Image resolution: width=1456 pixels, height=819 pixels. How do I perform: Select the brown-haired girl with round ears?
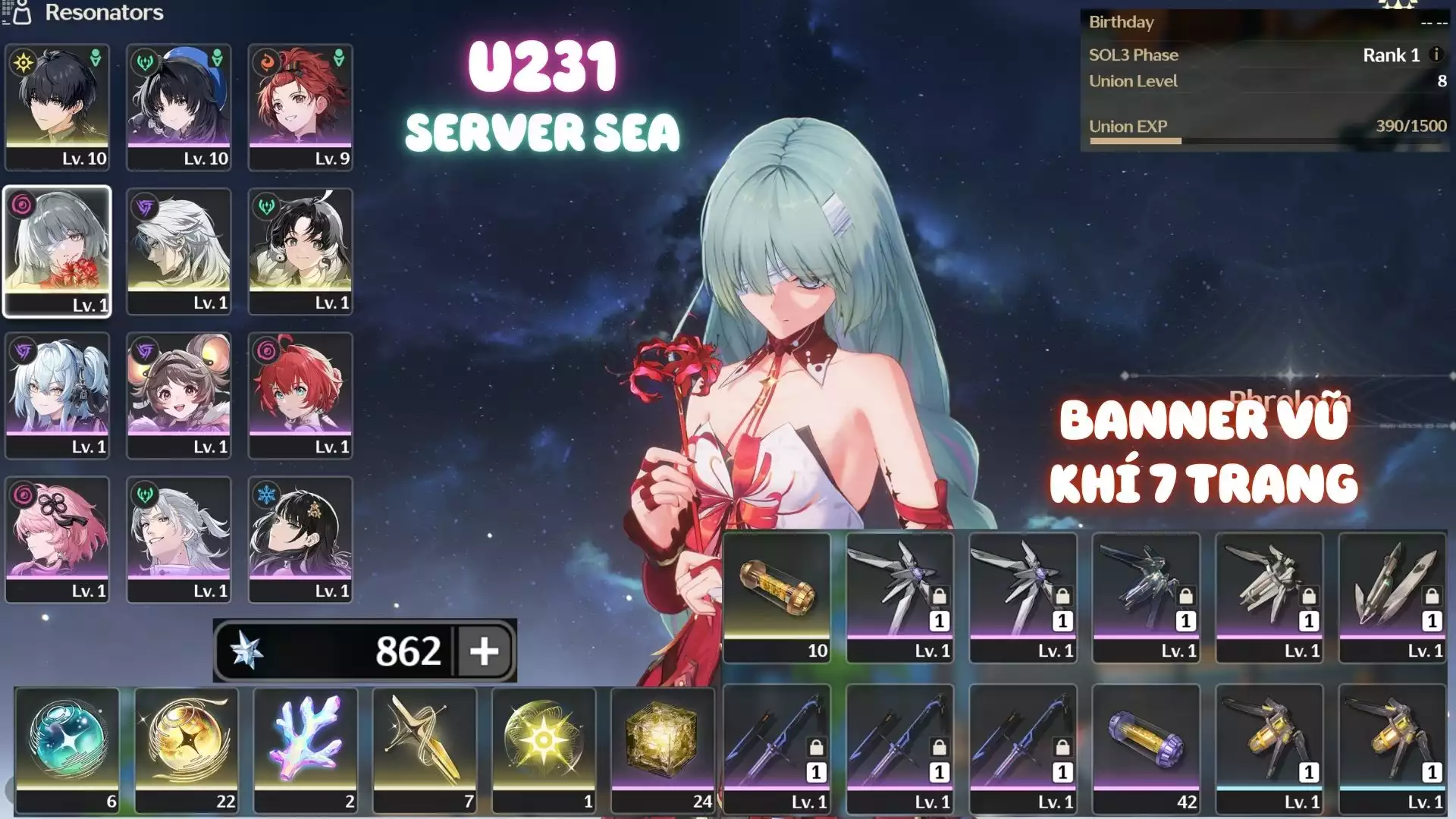click(x=179, y=395)
